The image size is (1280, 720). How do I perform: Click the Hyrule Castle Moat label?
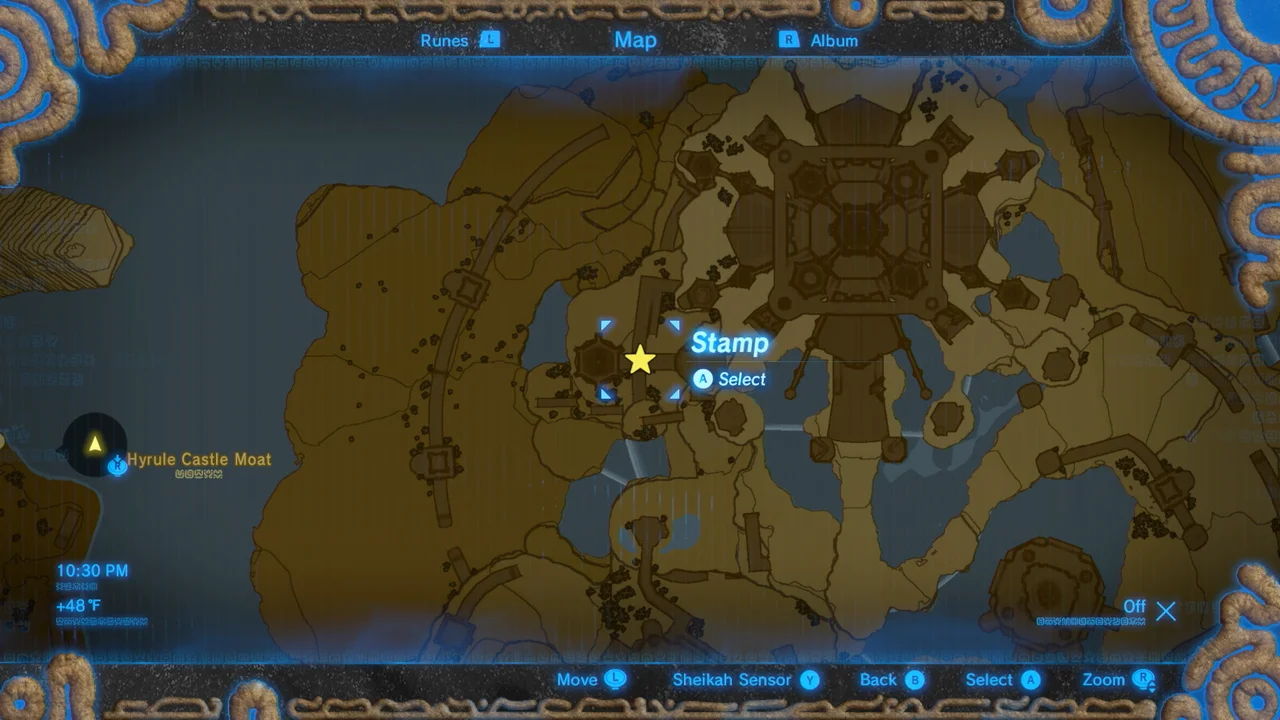199,459
